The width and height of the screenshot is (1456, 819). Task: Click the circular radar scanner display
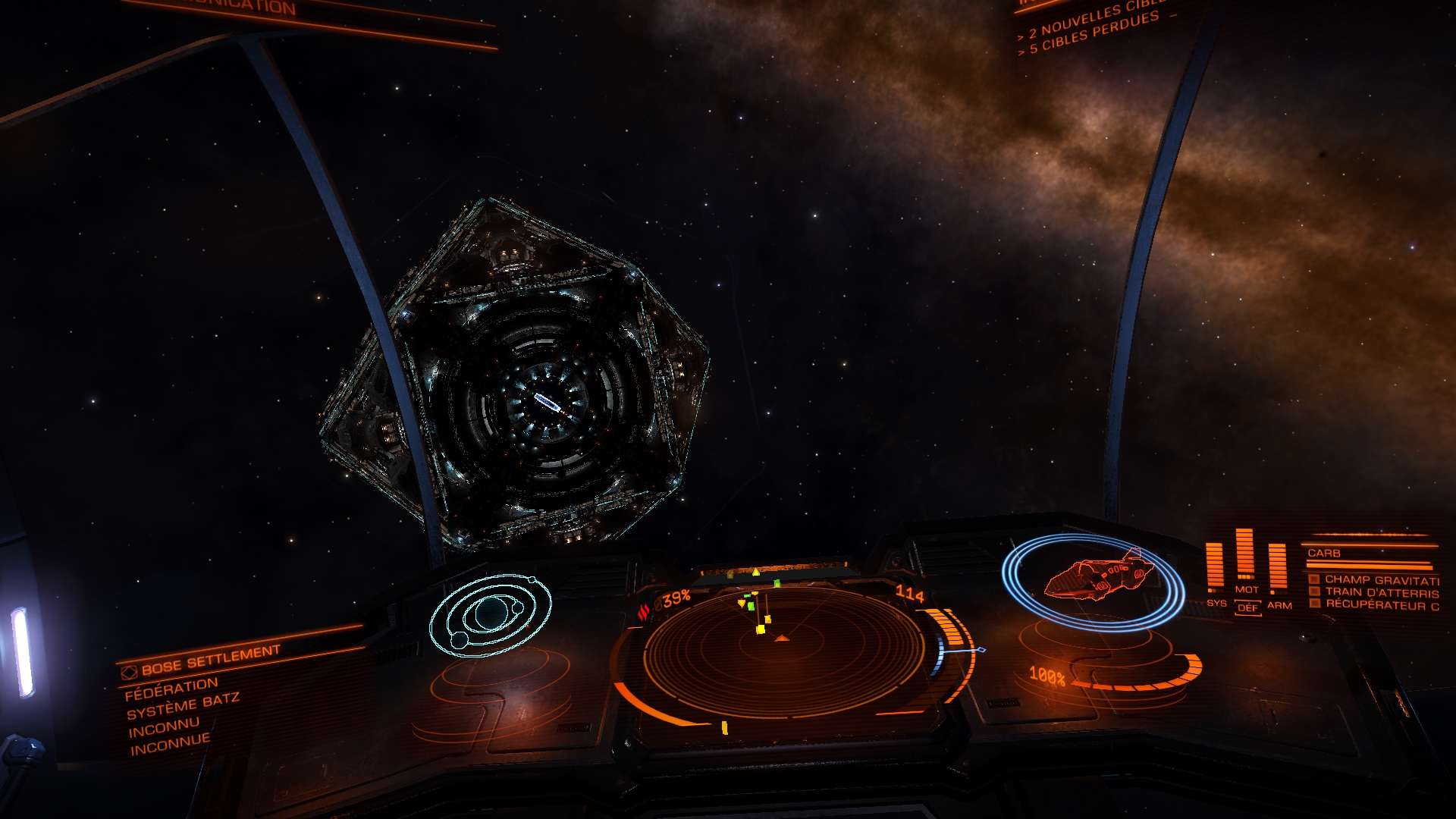tap(781, 651)
